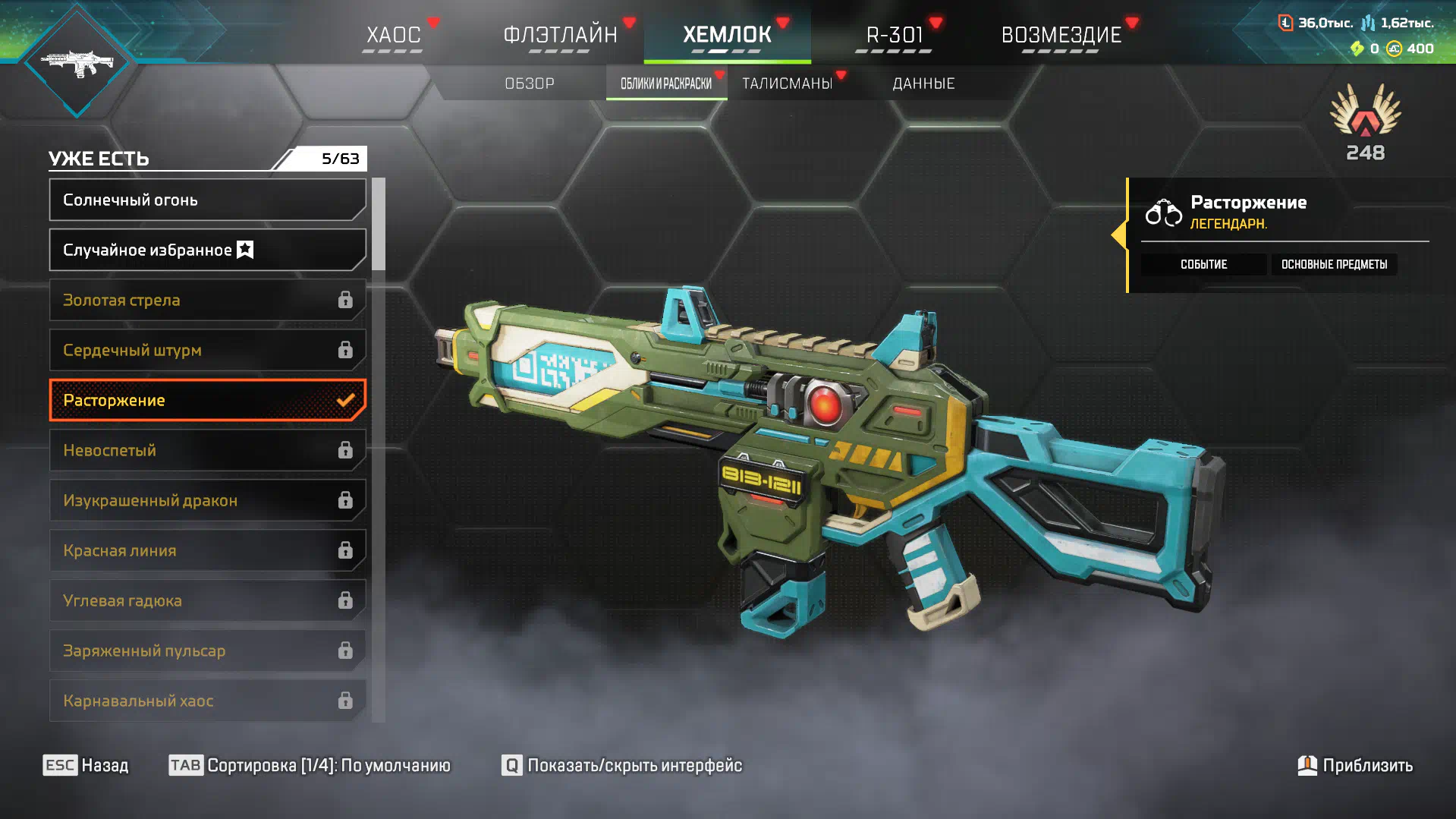This screenshot has height=819, width=1456.
Task: Pick the Заряженный пульсар skin
Action: (x=207, y=650)
